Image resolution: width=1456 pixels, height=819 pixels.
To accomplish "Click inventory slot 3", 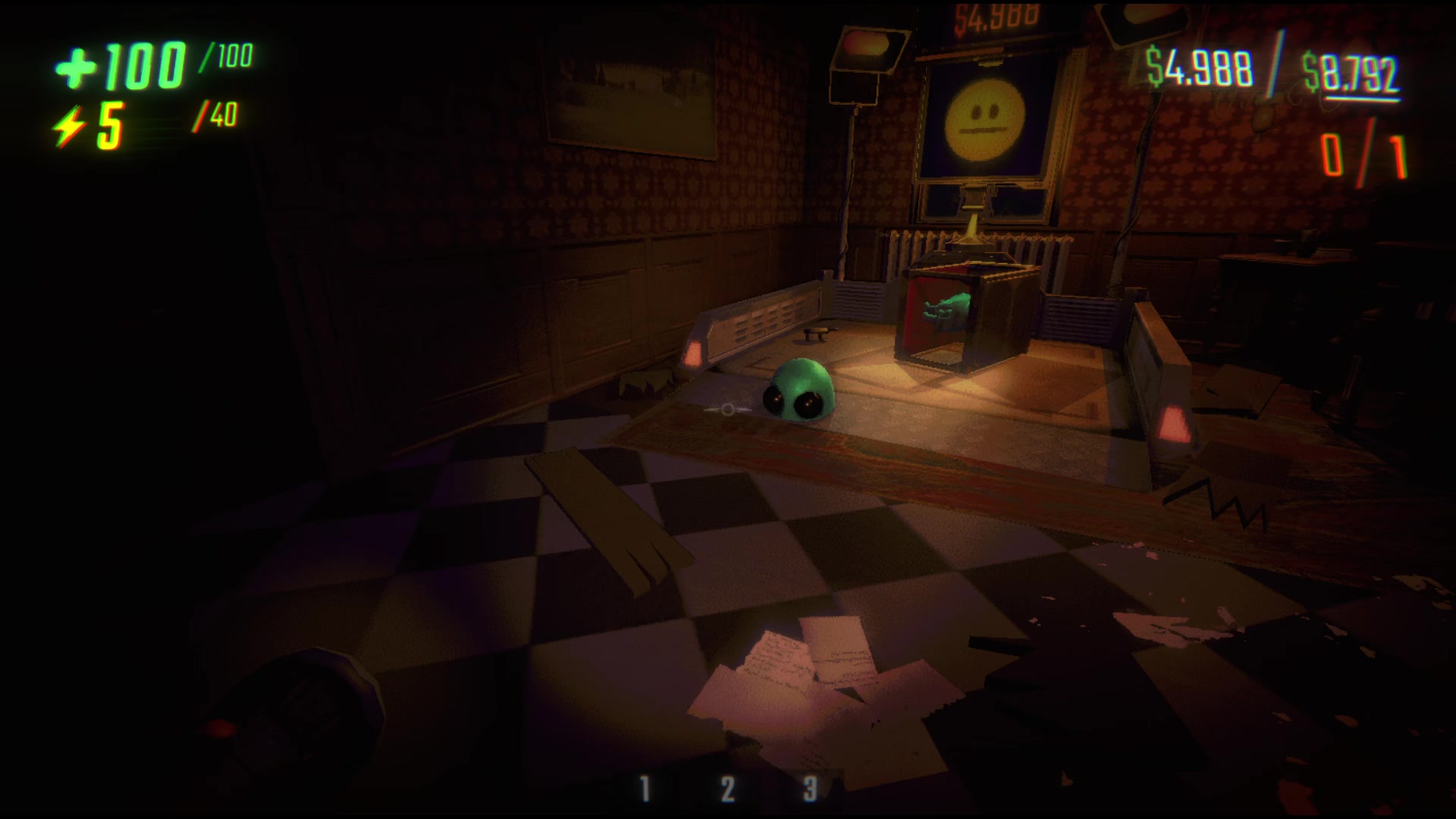I will tap(810, 789).
